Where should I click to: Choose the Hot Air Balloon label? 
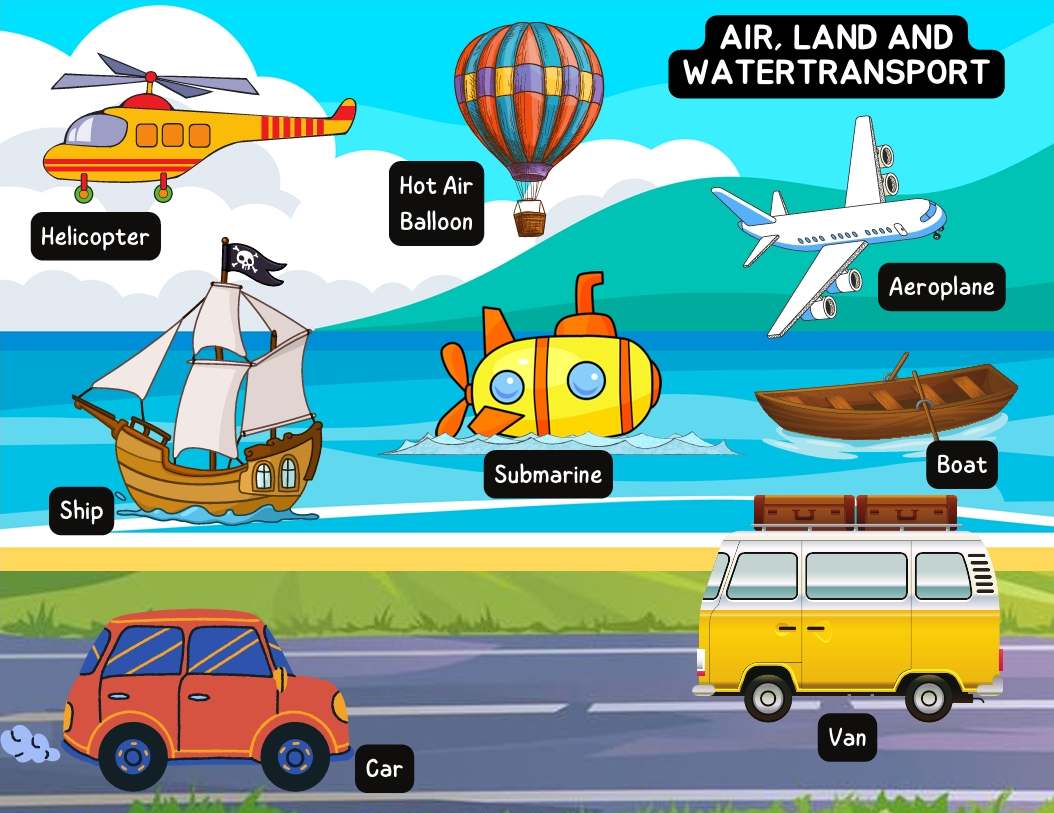coord(436,203)
